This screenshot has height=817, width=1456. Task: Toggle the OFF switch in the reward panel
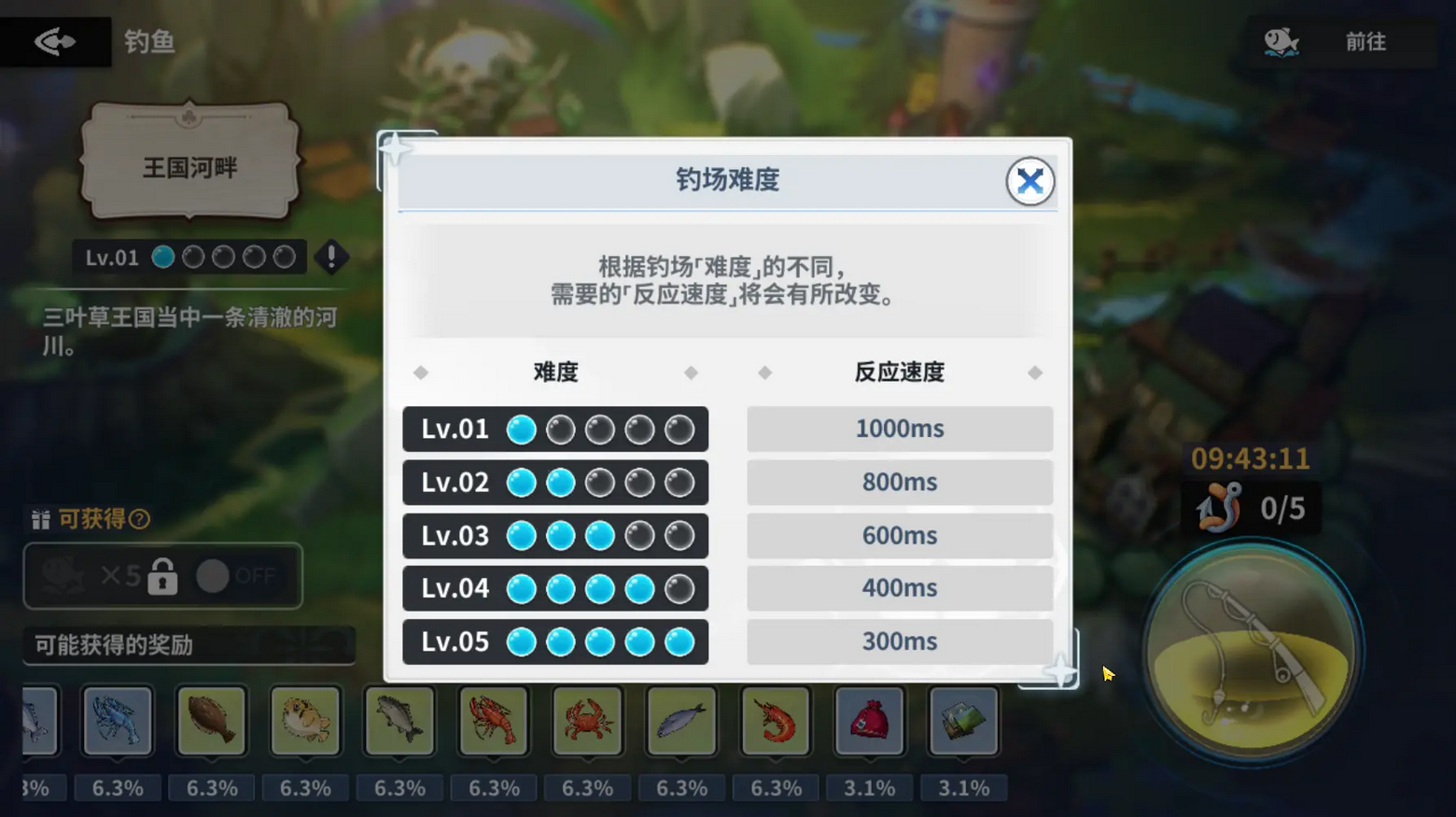(x=216, y=576)
